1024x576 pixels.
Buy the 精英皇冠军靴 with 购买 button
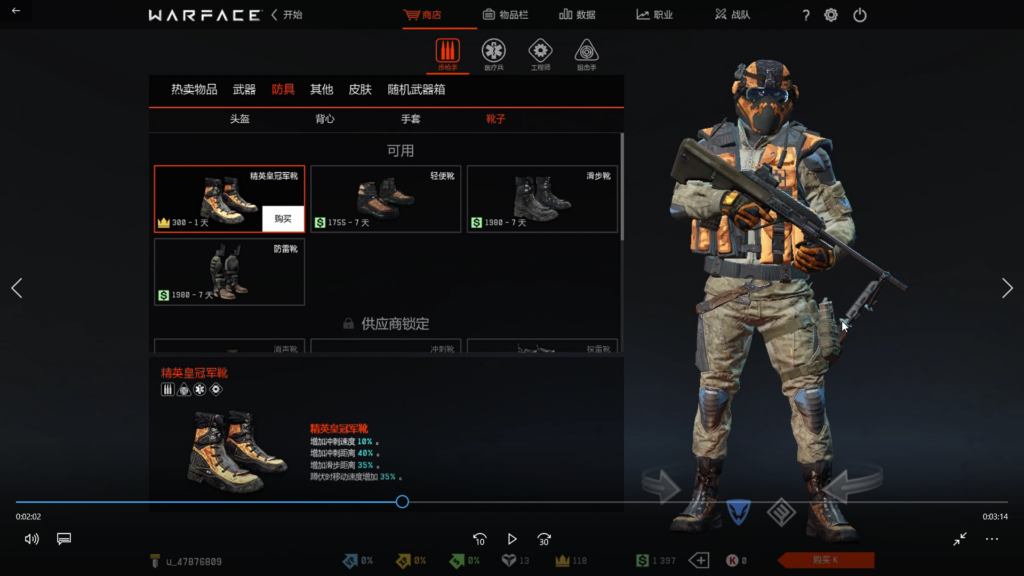click(283, 219)
